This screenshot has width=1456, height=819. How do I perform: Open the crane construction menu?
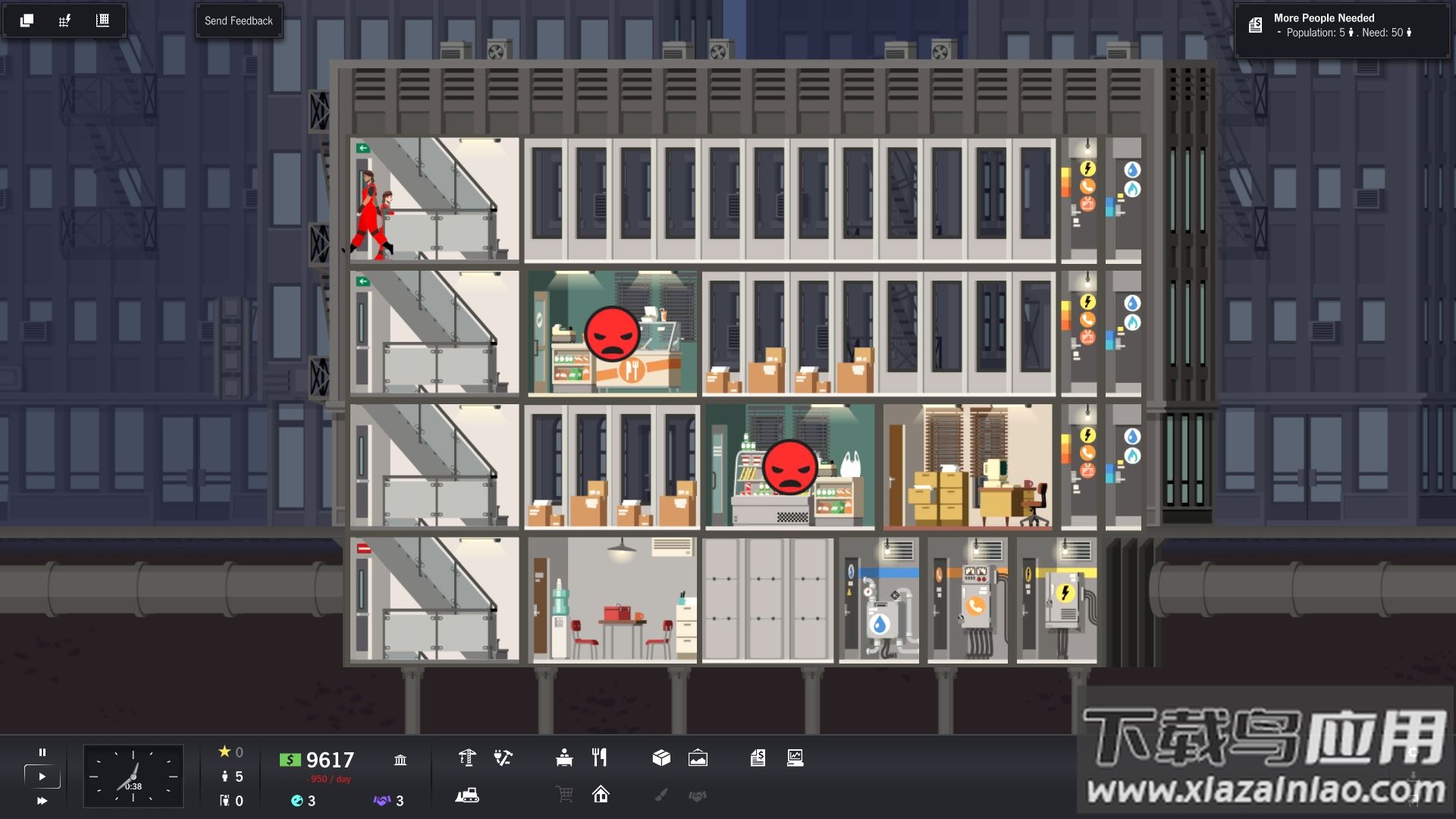[x=467, y=758]
